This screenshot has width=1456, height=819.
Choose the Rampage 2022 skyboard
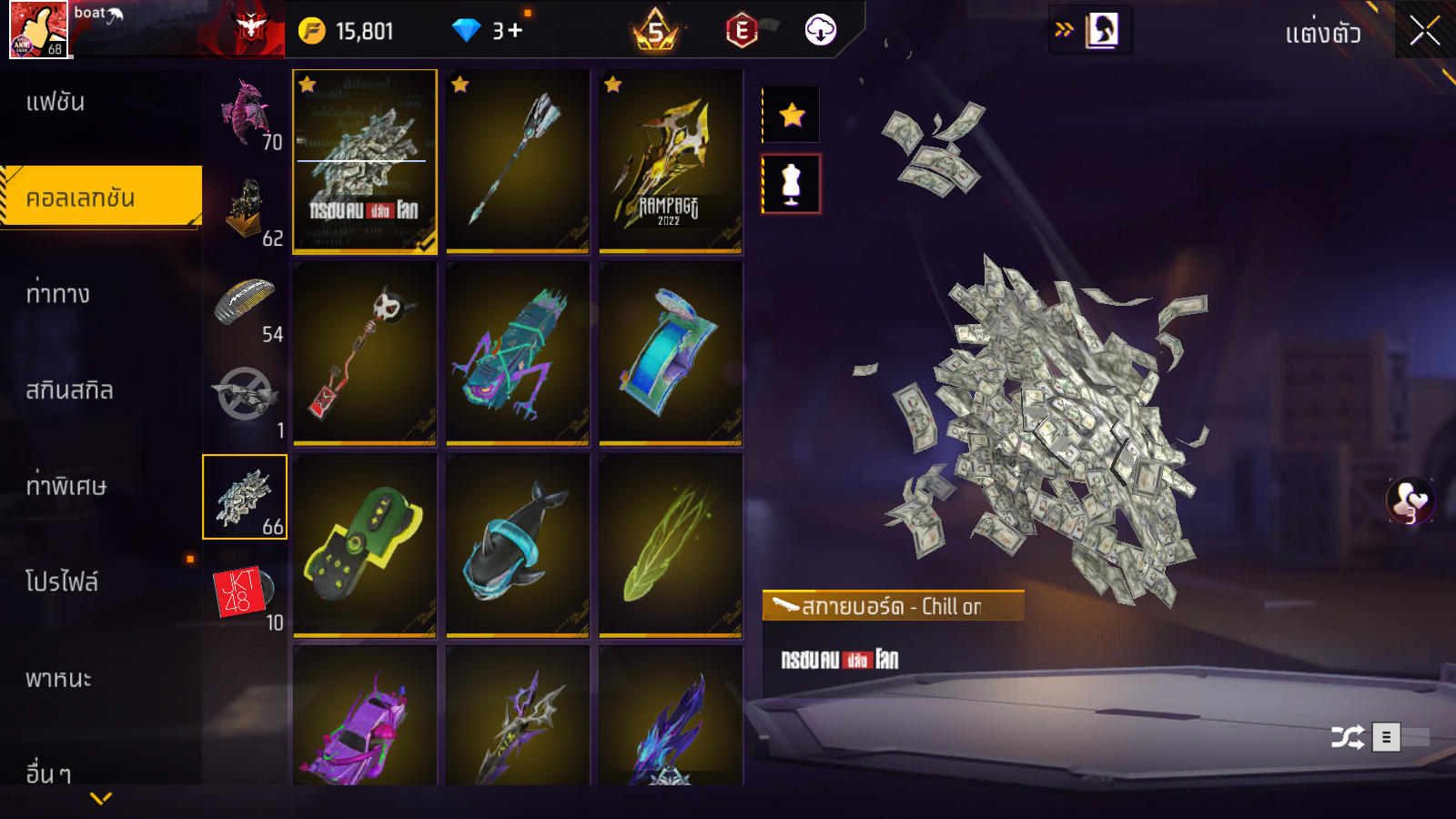(671, 161)
